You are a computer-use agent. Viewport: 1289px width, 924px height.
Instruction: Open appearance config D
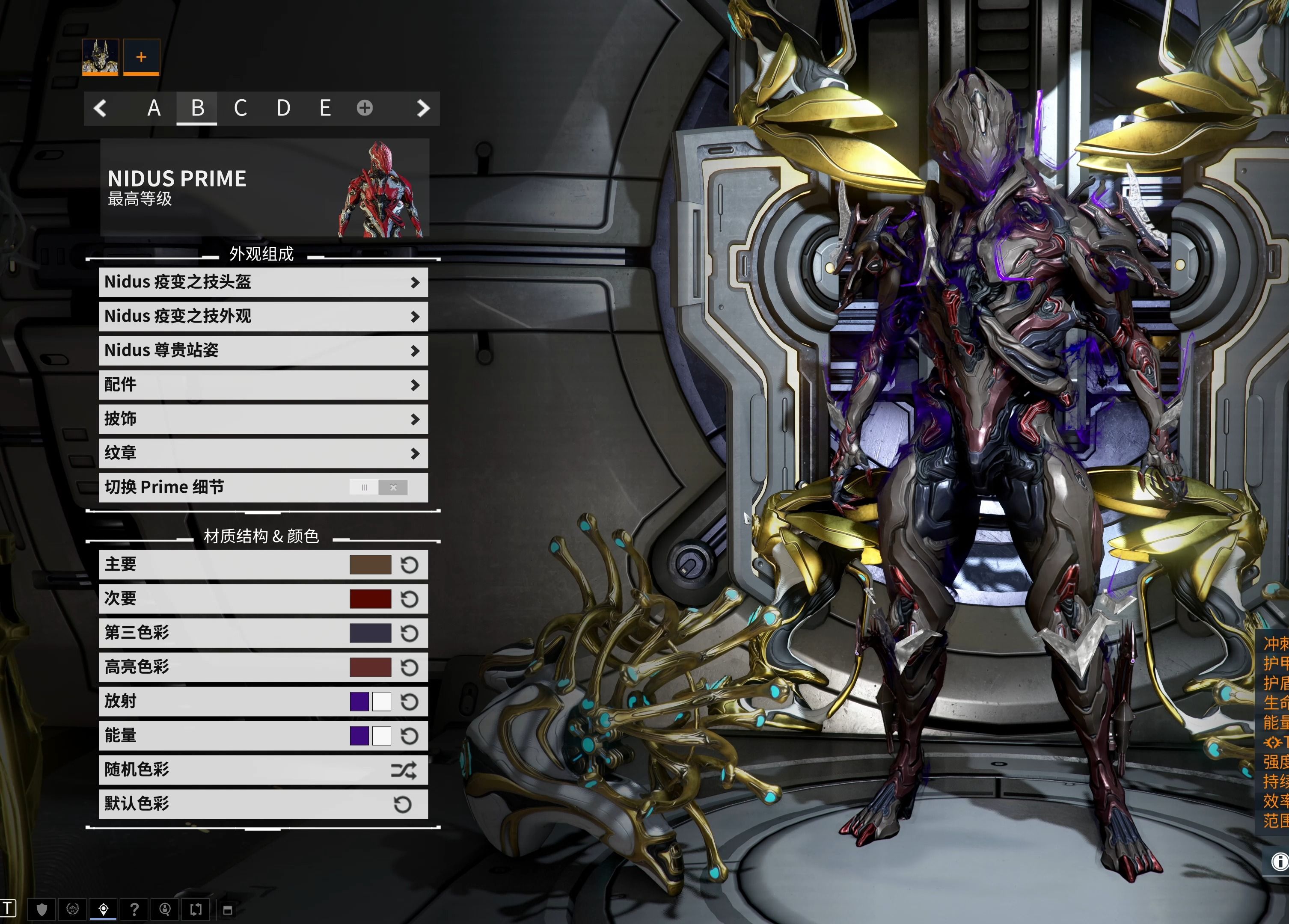coord(283,108)
